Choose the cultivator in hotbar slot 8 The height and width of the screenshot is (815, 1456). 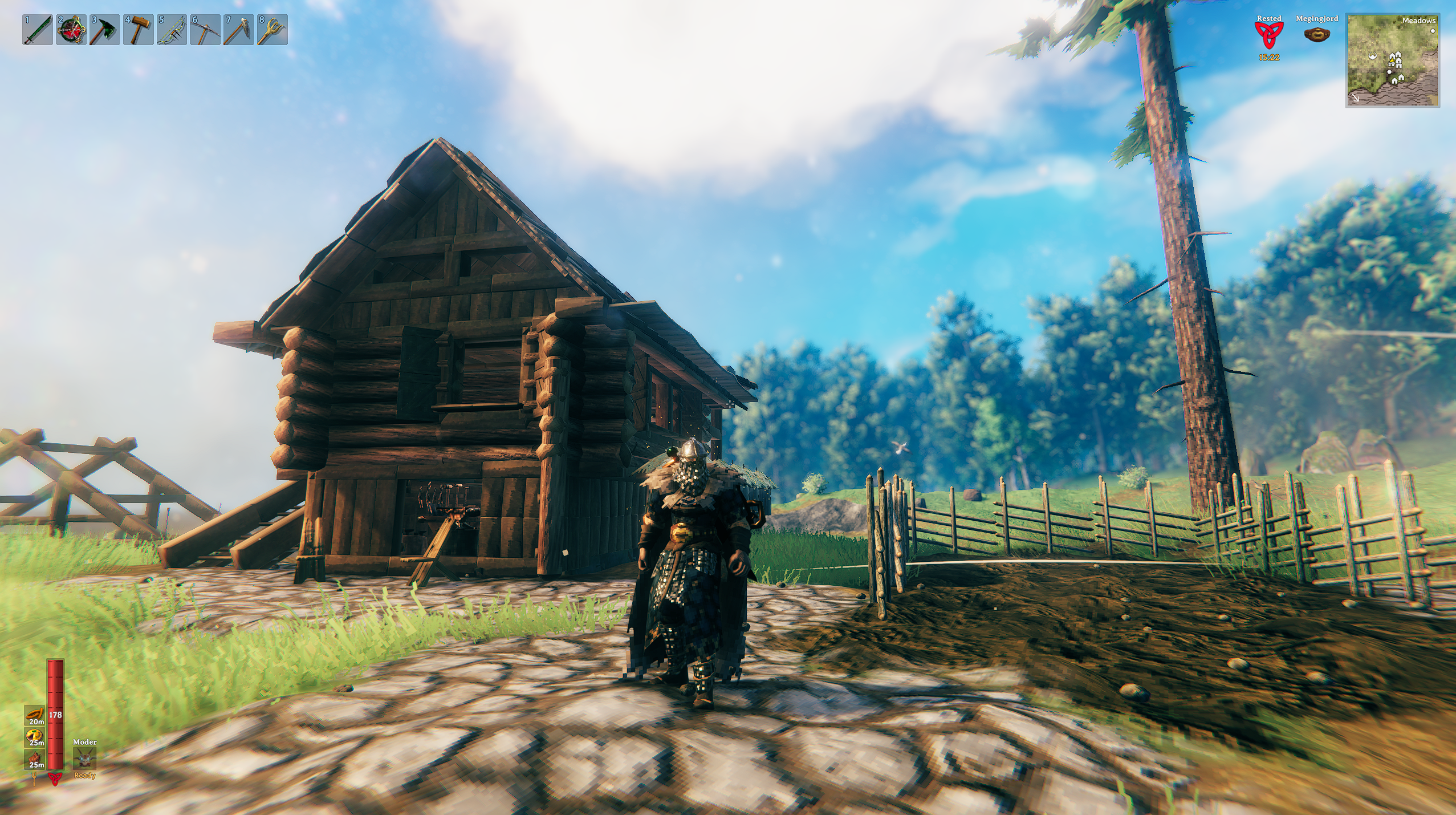272,30
